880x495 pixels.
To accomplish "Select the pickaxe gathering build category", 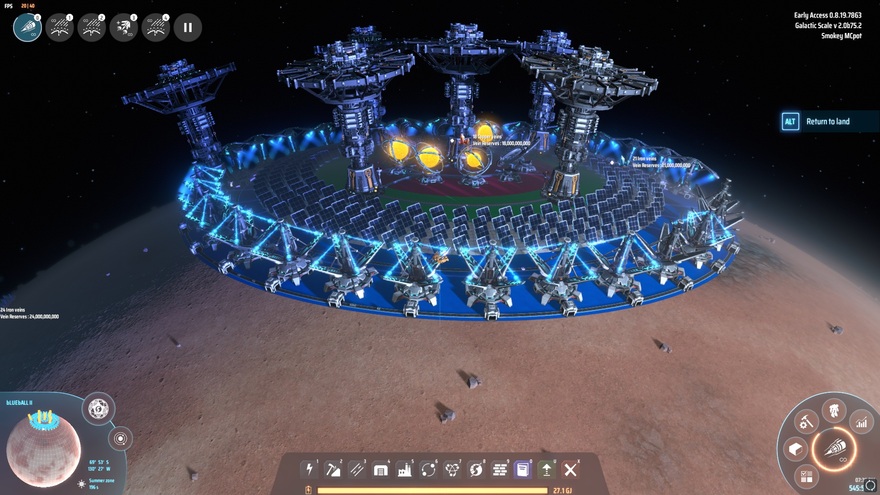I will pyautogui.click(x=333, y=469).
